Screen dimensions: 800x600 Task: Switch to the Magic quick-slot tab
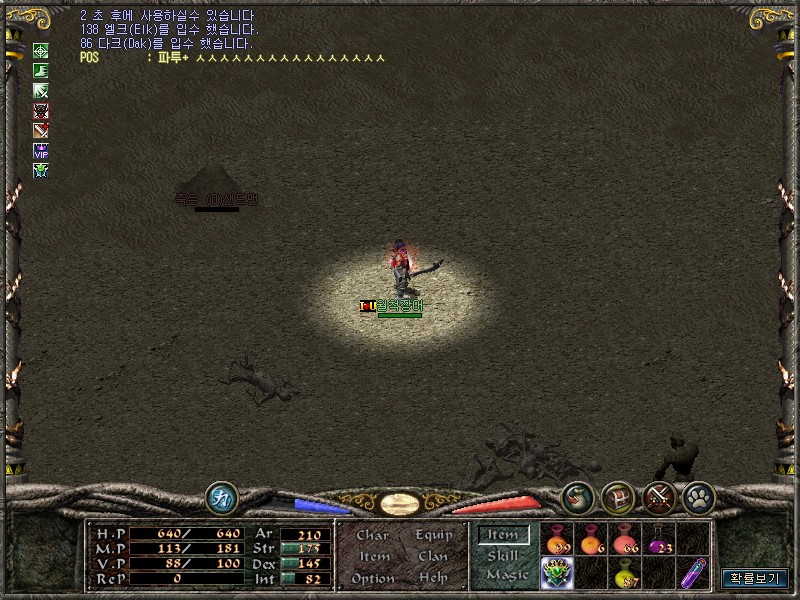point(506,575)
